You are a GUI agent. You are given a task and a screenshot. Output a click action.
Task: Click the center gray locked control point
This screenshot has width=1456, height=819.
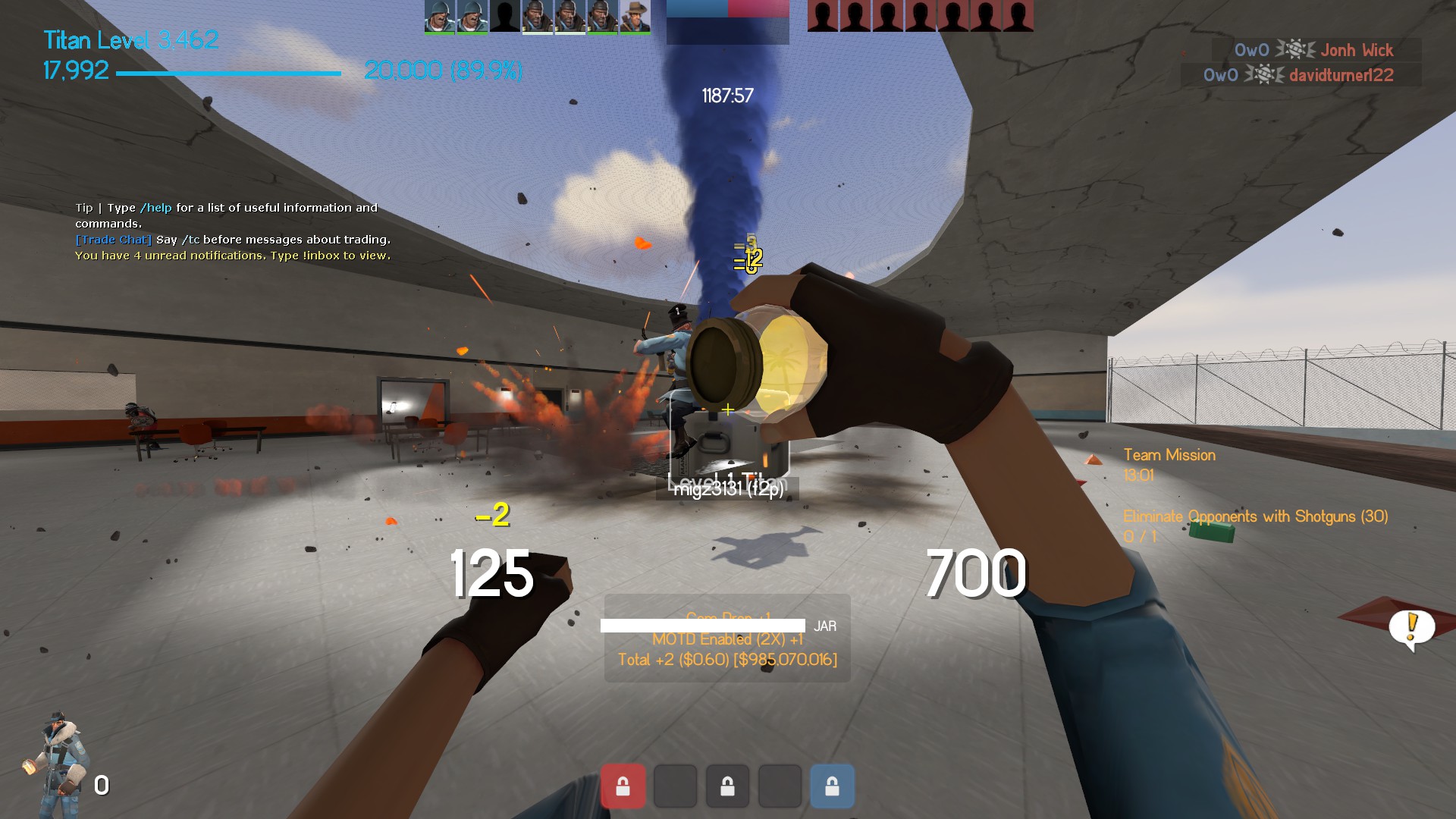pyautogui.click(x=727, y=786)
